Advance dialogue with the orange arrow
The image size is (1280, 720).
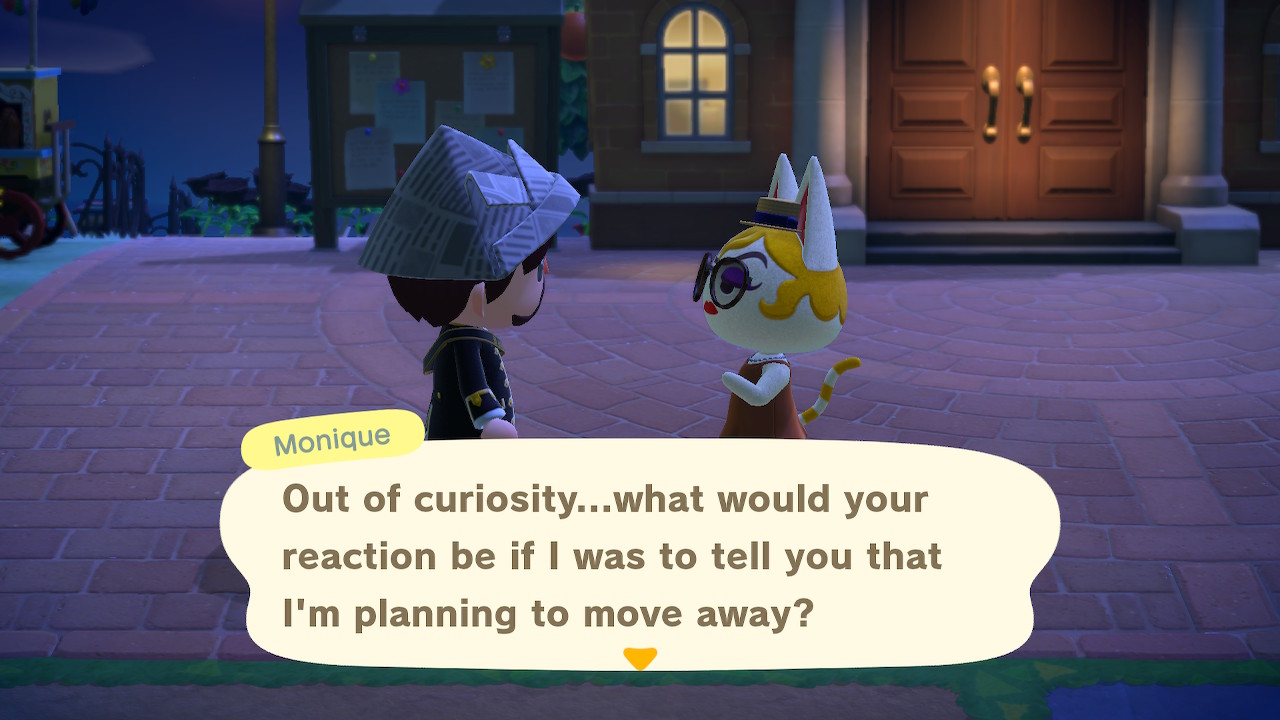point(639,658)
